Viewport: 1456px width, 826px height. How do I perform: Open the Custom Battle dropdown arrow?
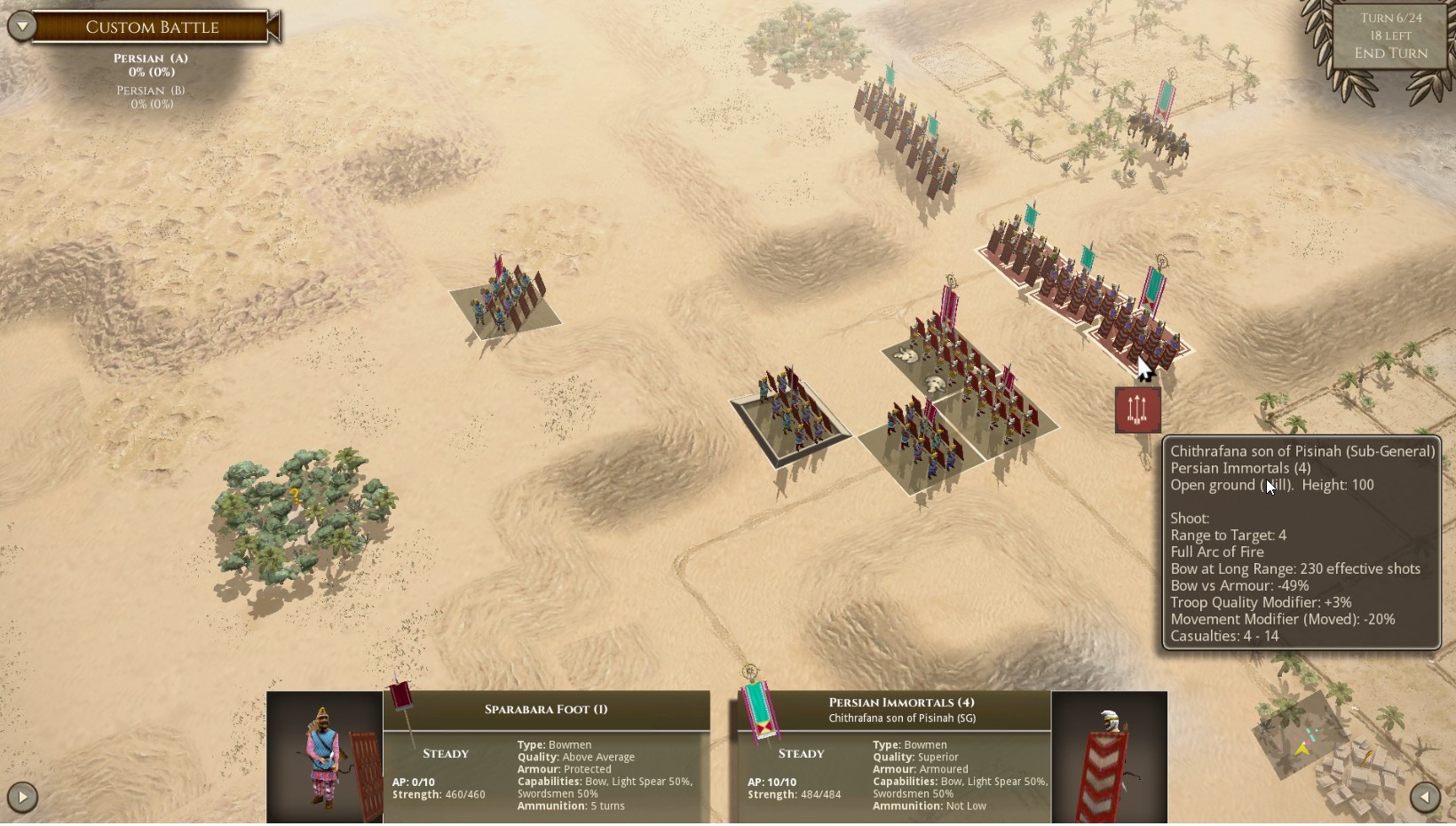[22, 26]
